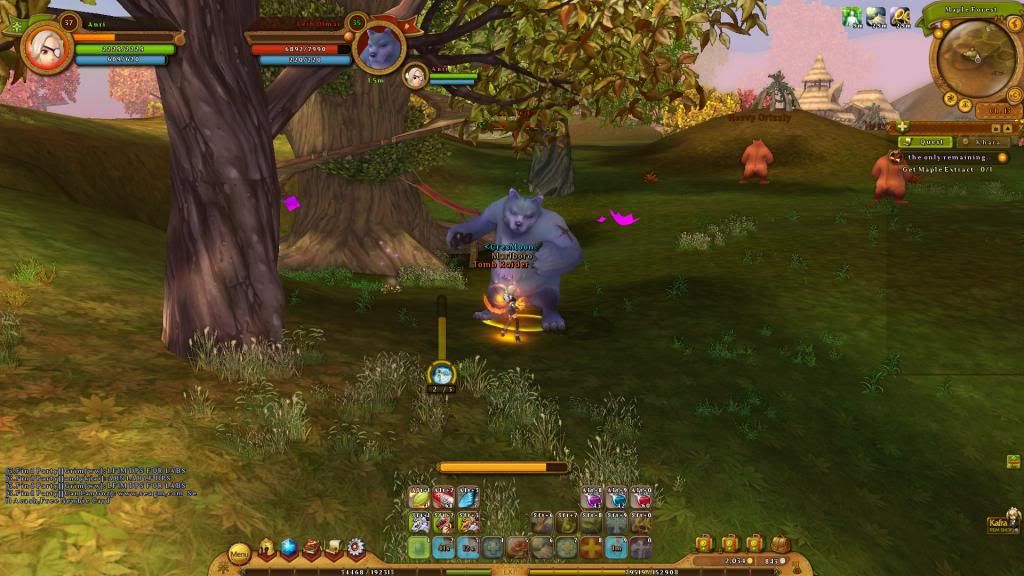Open the blue crystal icon
Image resolution: width=1024 pixels, height=576 pixels.
point(288,548)
